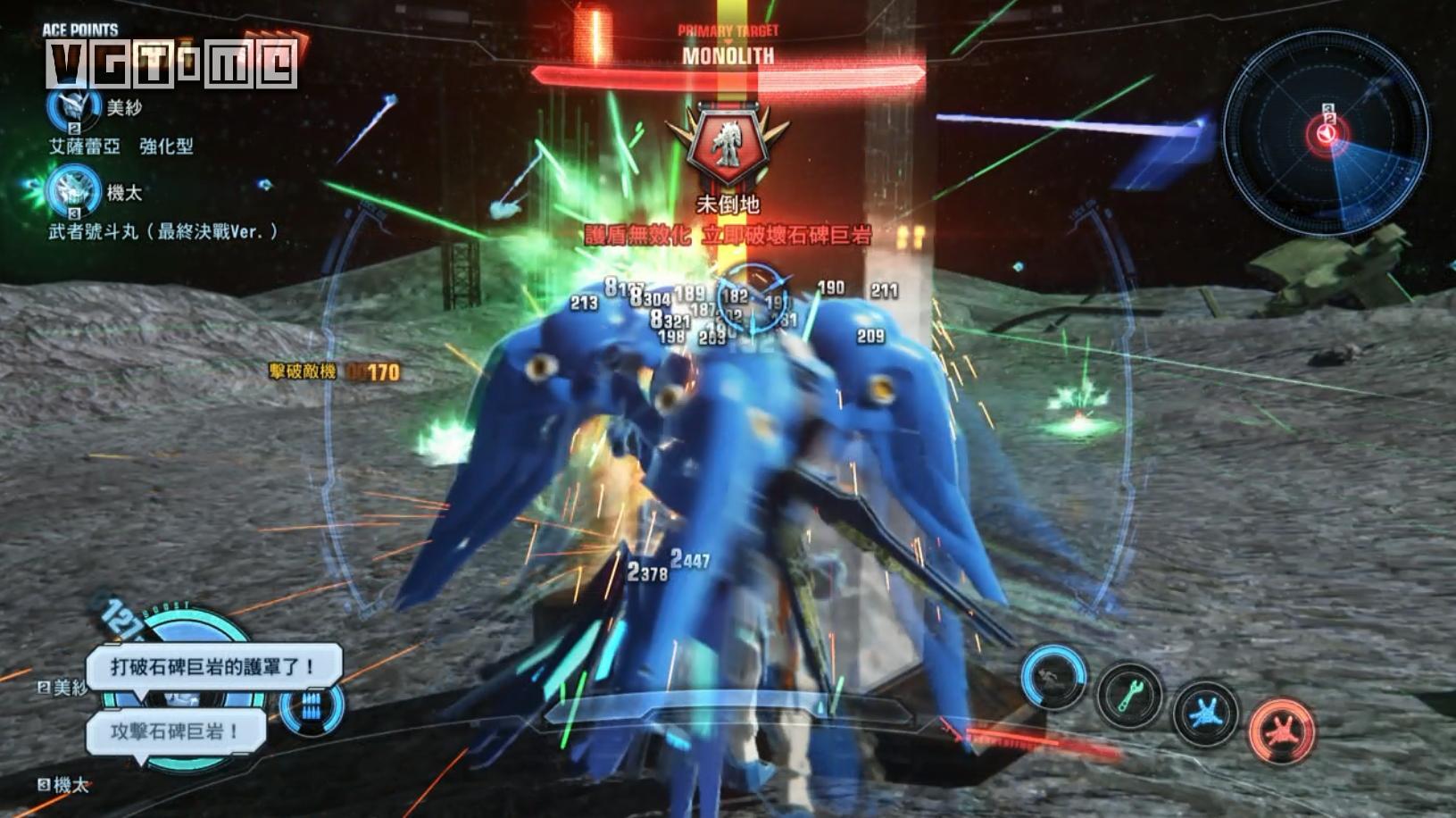The width and height of the screenshot is (1456, 818).
Task: Select the blue-ringed dash skill icon
Action: coord(1054,678)
